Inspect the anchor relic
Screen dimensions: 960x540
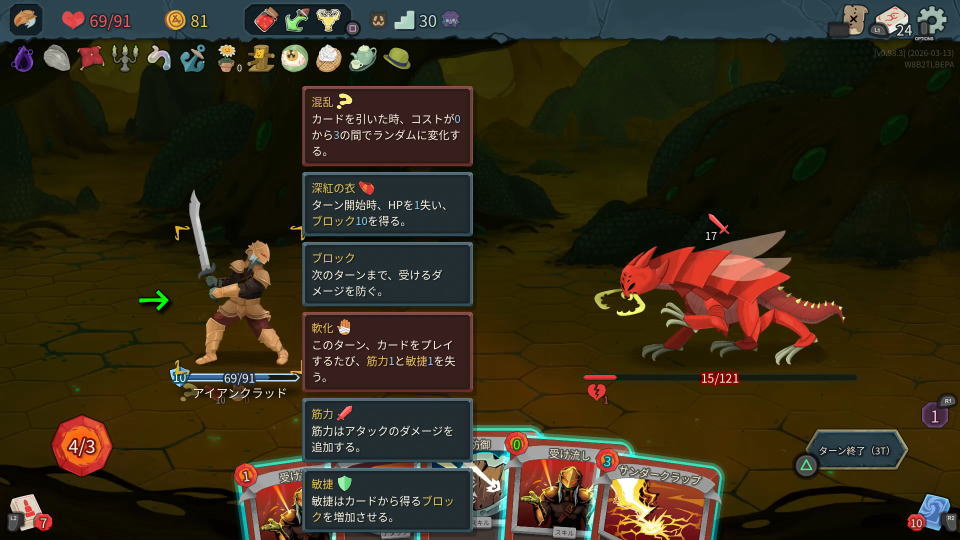click(192, 58)
